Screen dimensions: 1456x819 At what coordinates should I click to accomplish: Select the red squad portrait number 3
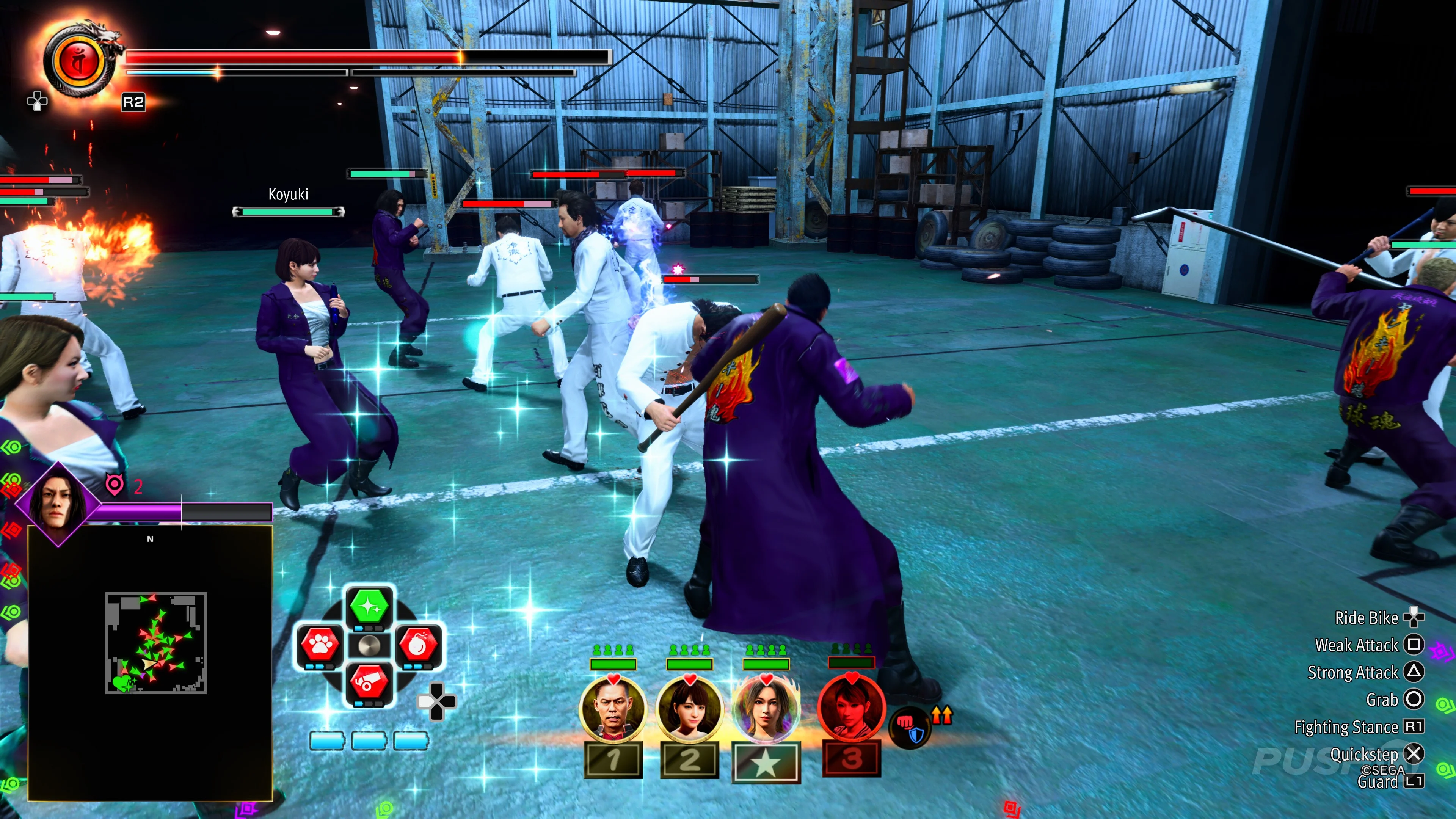[852, 709]
